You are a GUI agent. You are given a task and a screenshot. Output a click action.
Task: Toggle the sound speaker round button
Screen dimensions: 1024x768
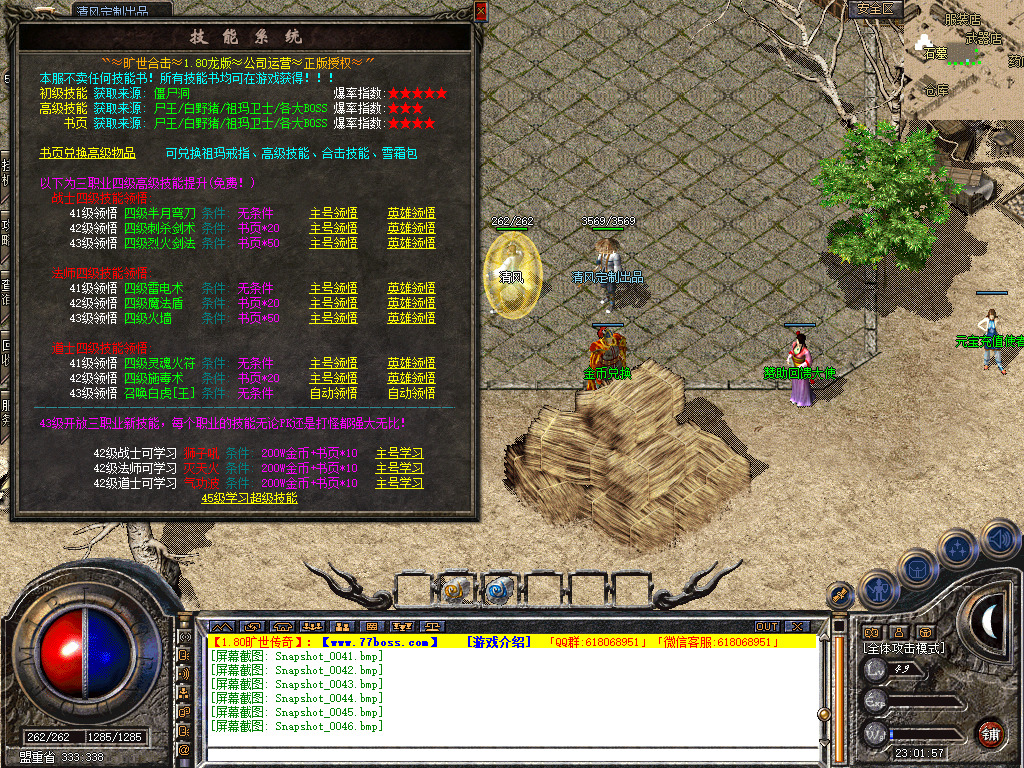[998, 538]
